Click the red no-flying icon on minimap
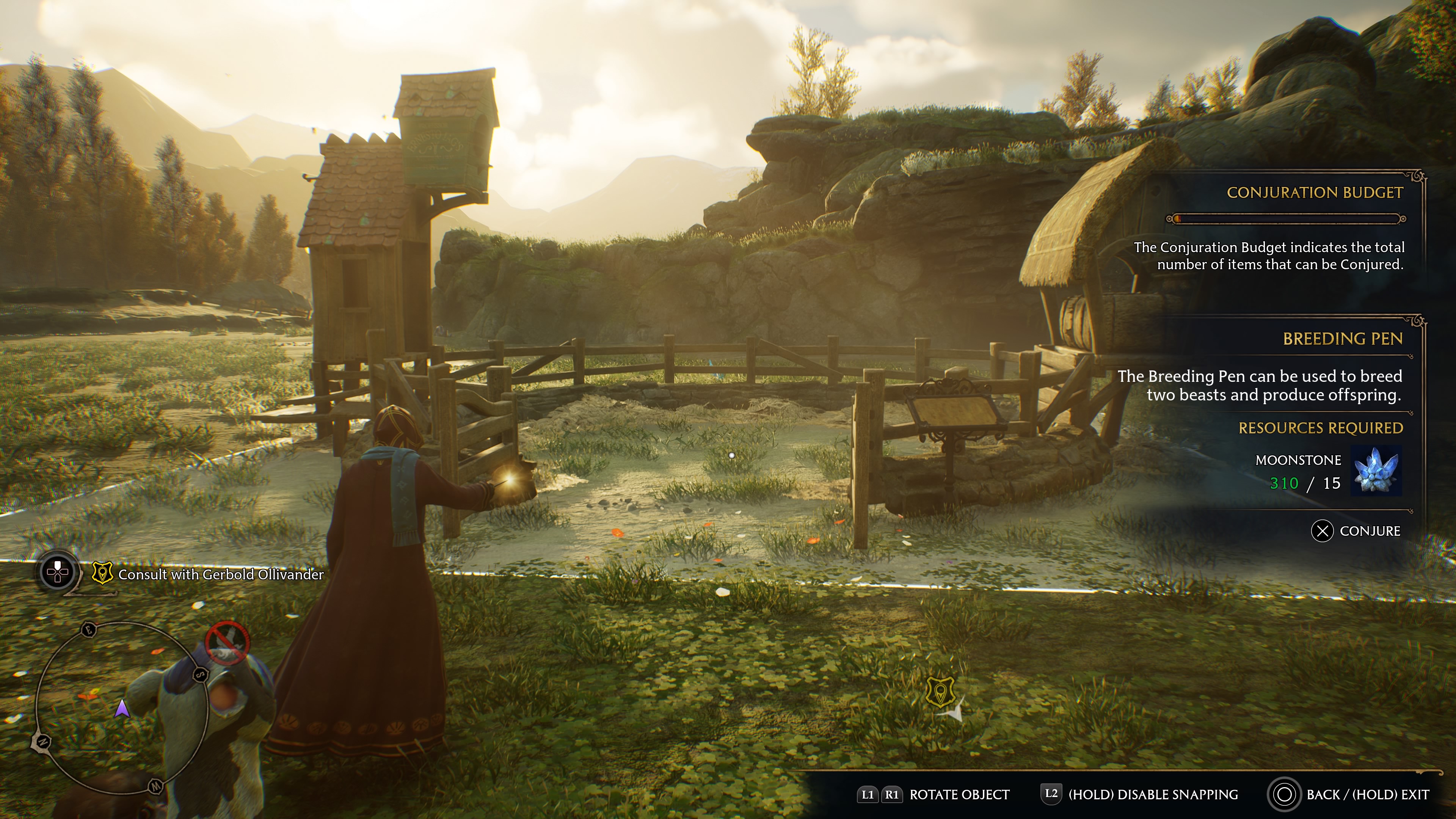 pyautogui.click(x=227, y=642)
